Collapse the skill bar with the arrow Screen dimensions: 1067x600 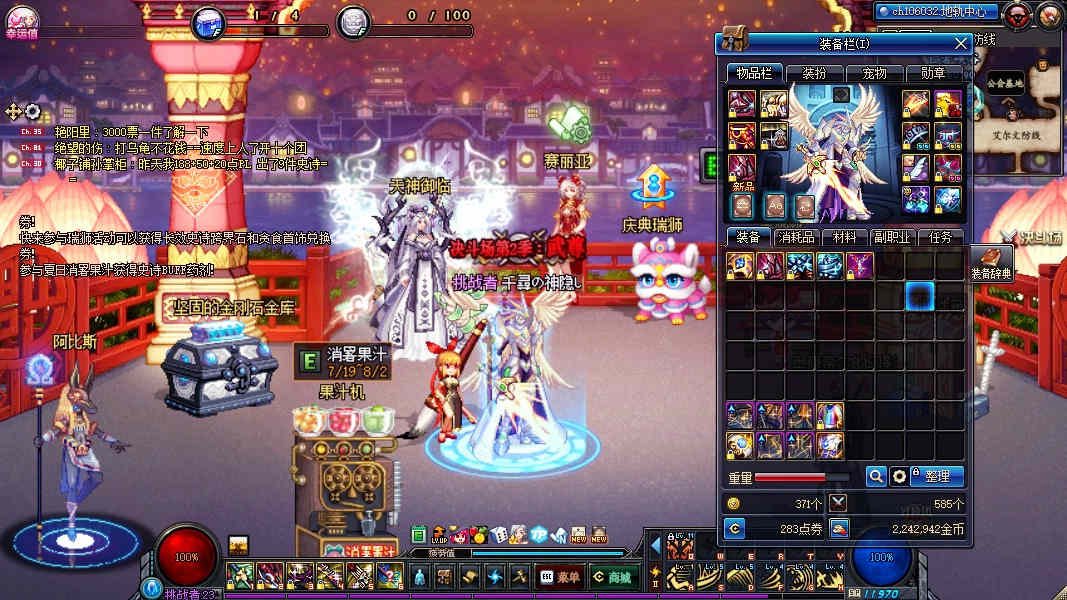tap(656, 546)
